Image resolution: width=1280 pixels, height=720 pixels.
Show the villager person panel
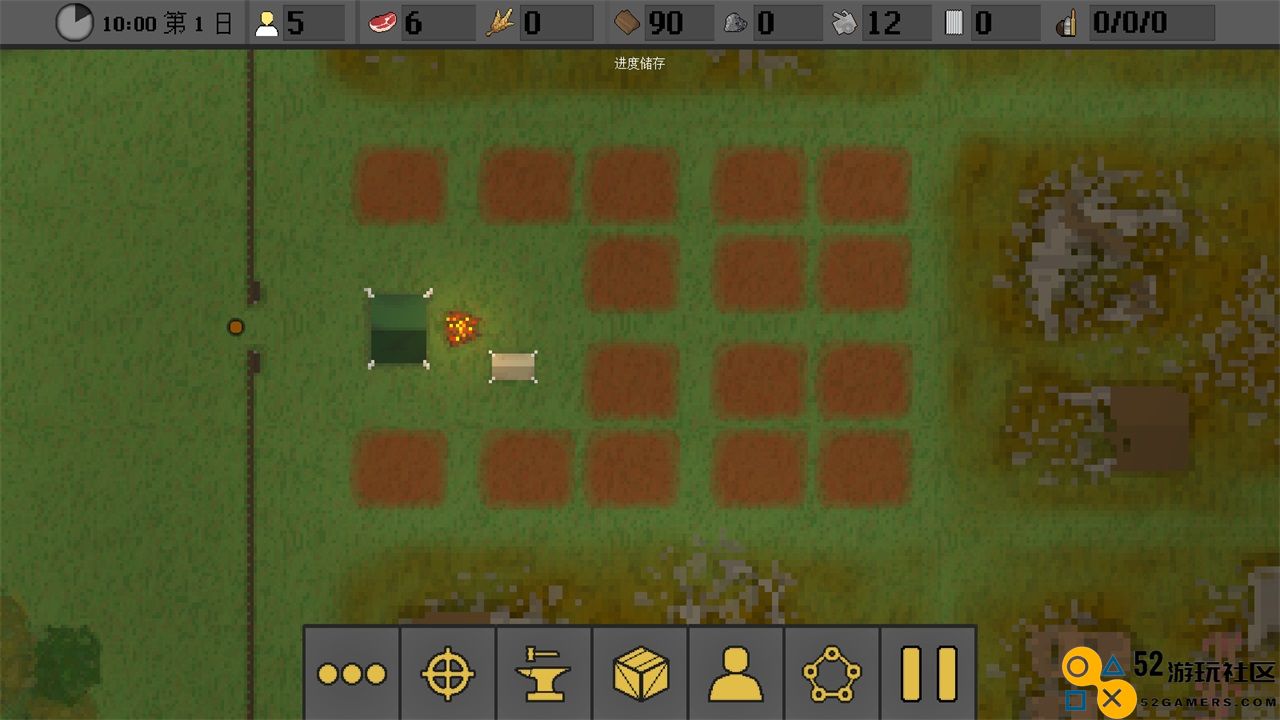coord(735,673)
